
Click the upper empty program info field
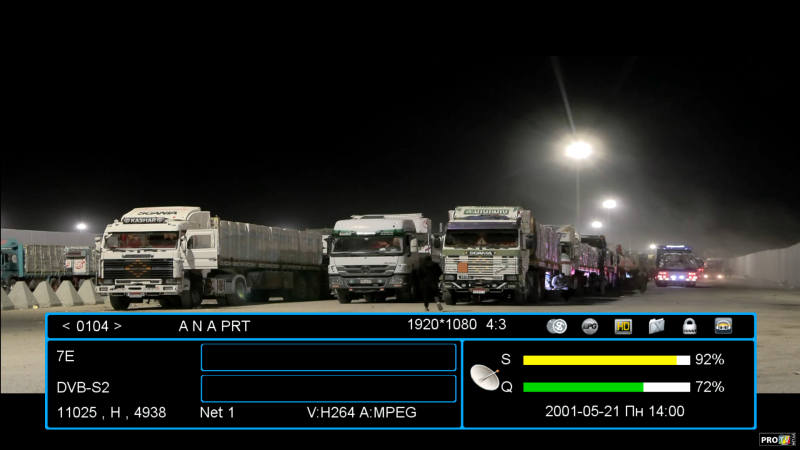coord(328,357)
